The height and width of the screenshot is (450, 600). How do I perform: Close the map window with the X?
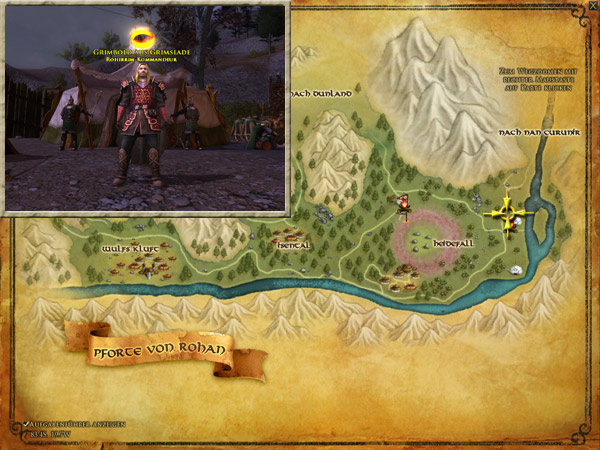point(592,6)
